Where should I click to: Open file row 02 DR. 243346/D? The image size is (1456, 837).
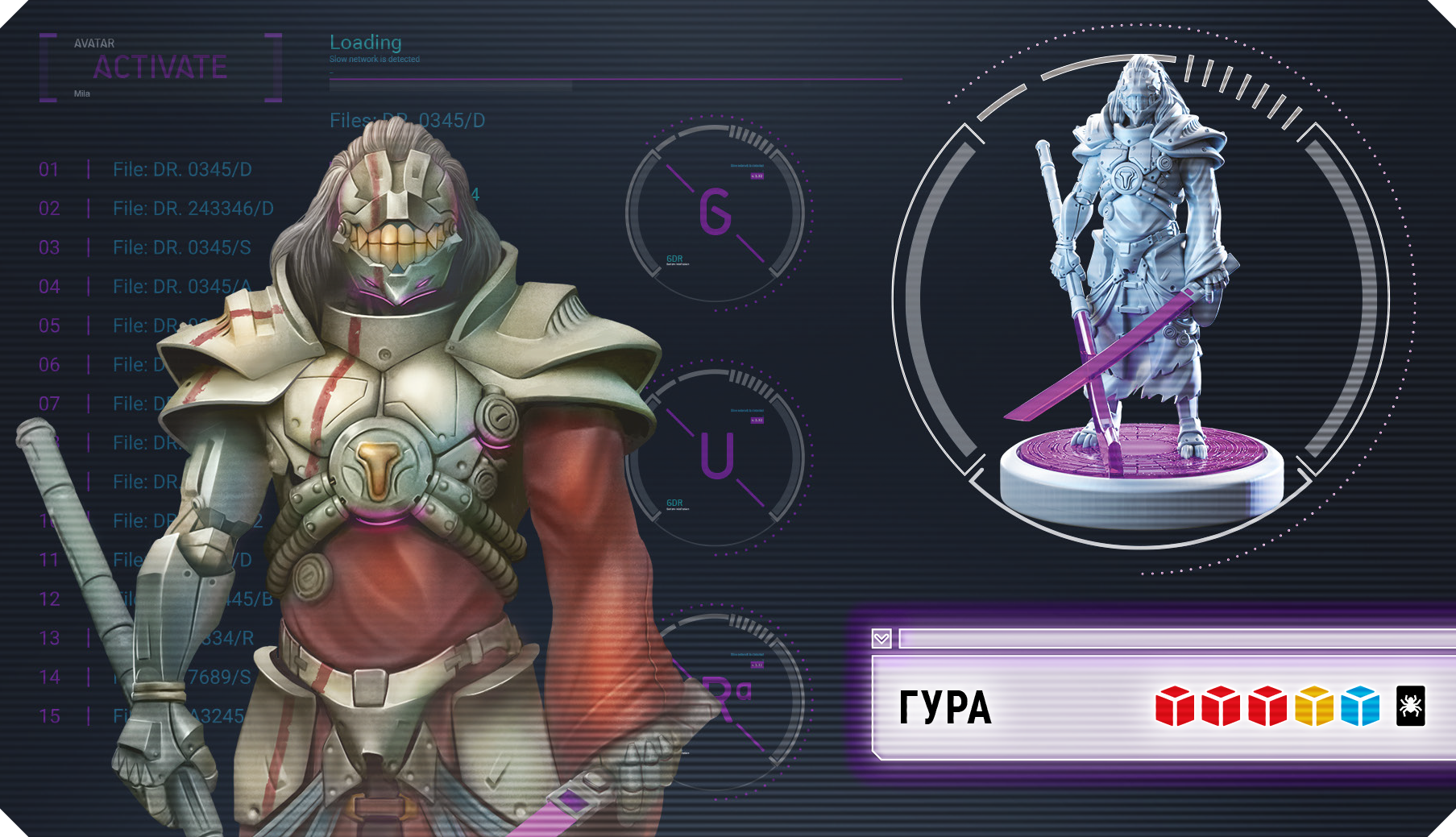pyautogui.click(x=193, y=209)
